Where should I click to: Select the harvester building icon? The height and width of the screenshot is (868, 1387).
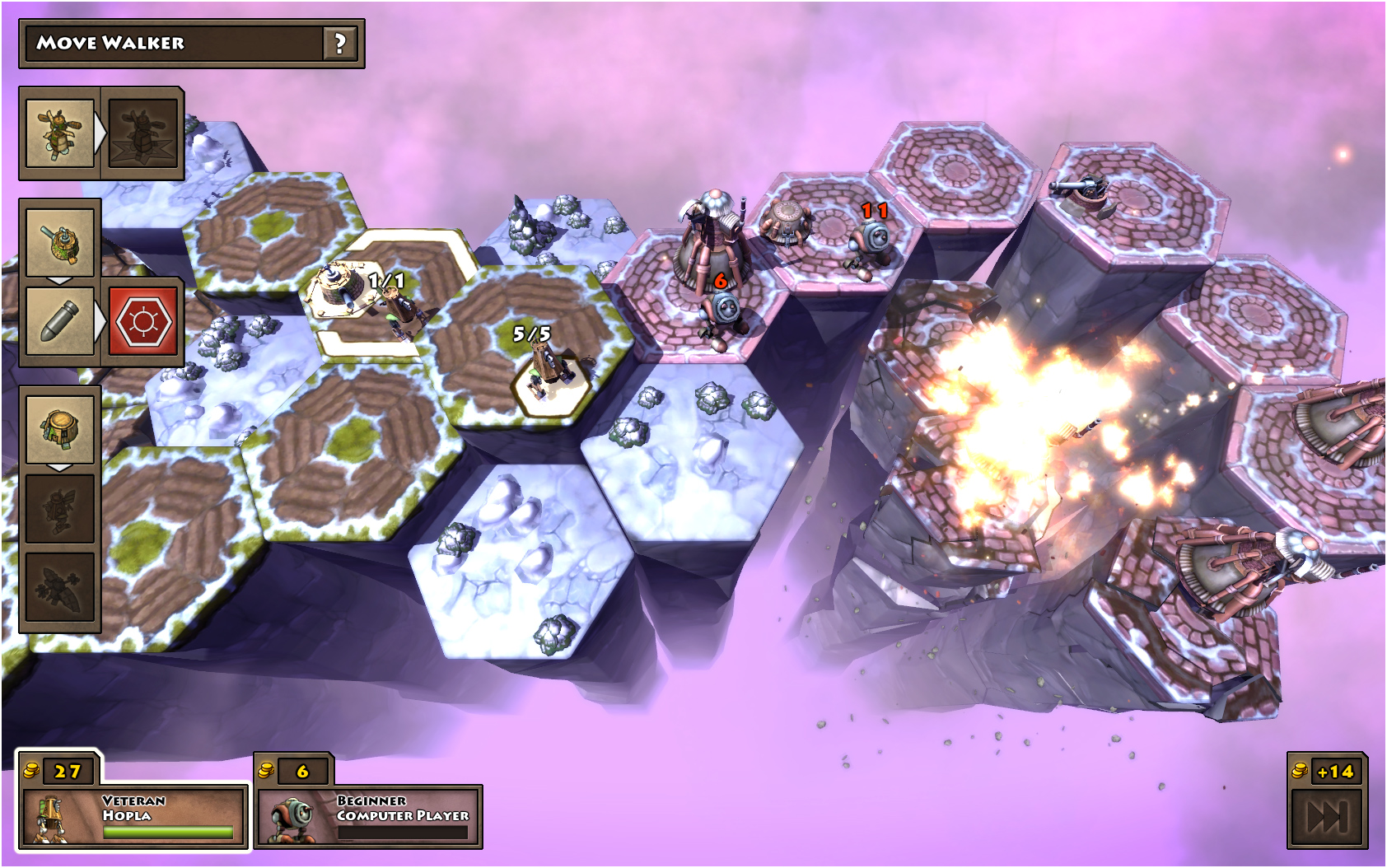58,428
